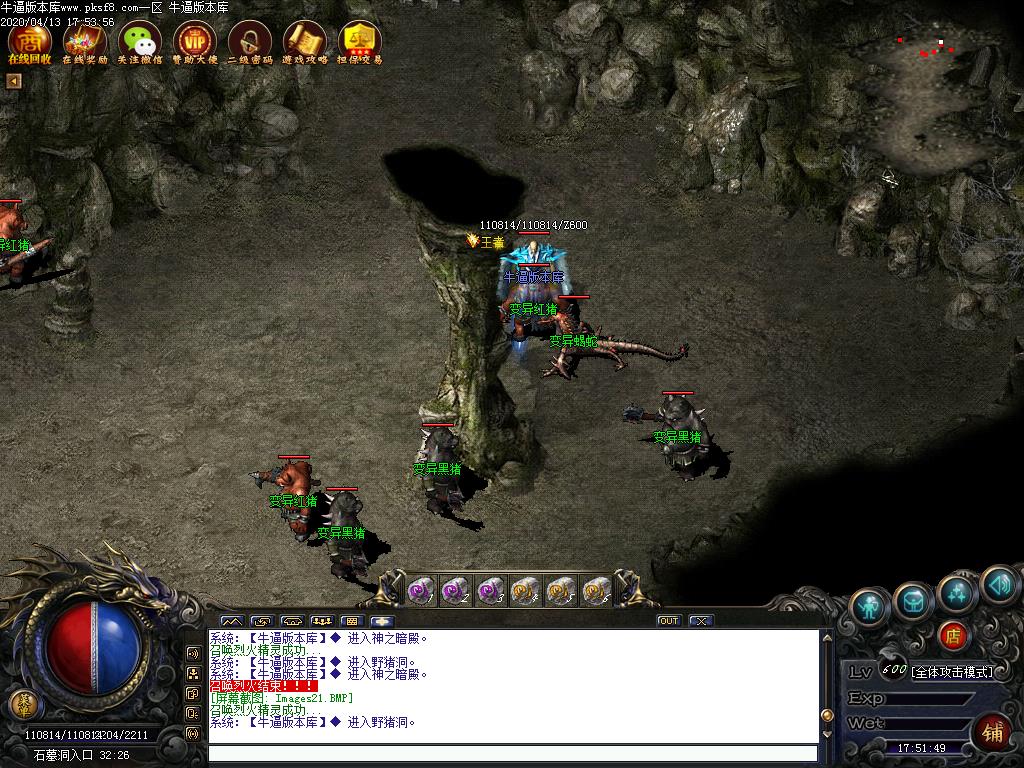Image resolution: width=1024 pixels, height=768 pixels.
Task: Open the red 店 shop button
Action: pos(953,635)
